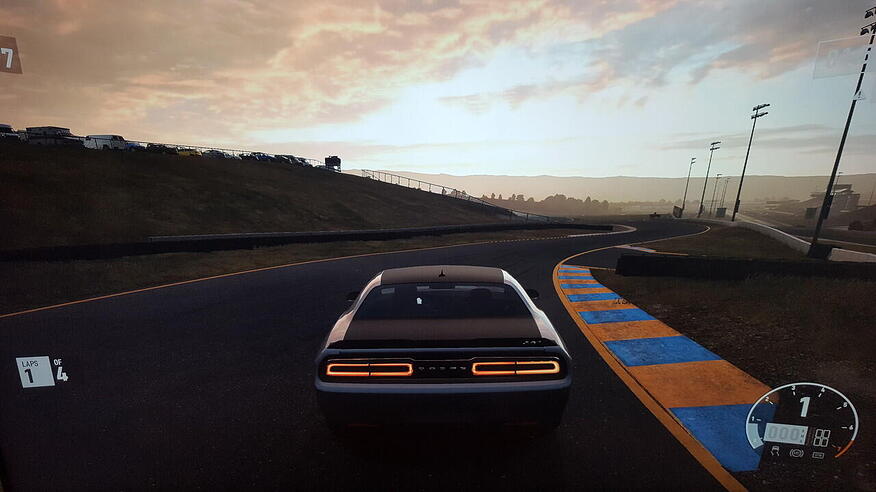Select the rectangular indicator icon in the tachometer

[818, 455]
